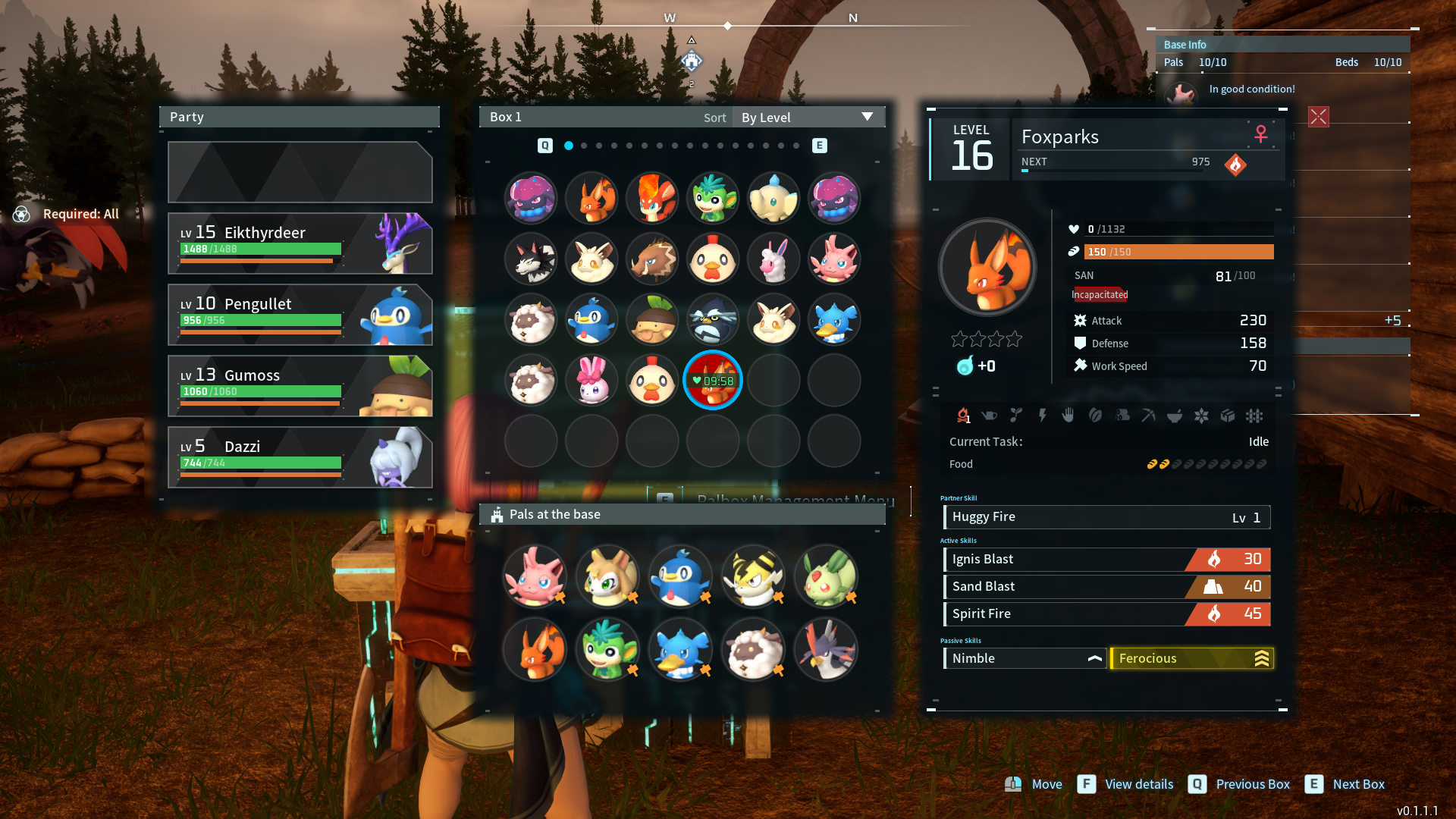
Task: Toggle the first condensation rank star
Action: click(x=959, y=339)
